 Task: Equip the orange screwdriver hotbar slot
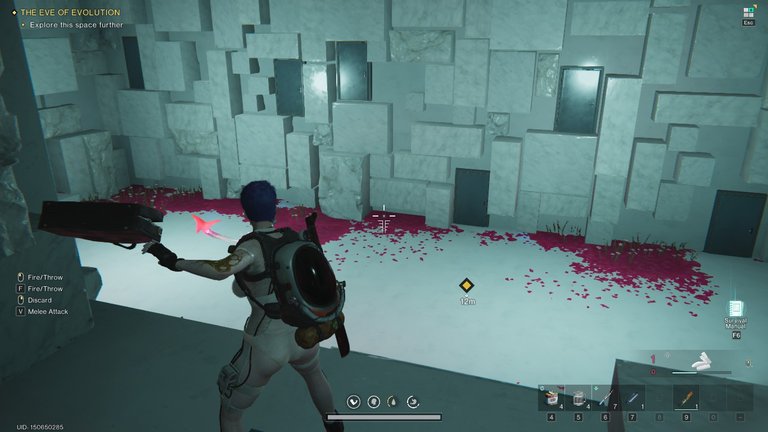click(x=686, y=398)
